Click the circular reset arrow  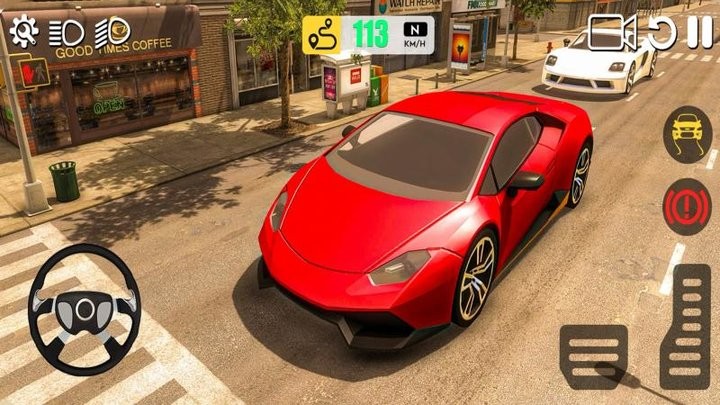pos(661,33)
